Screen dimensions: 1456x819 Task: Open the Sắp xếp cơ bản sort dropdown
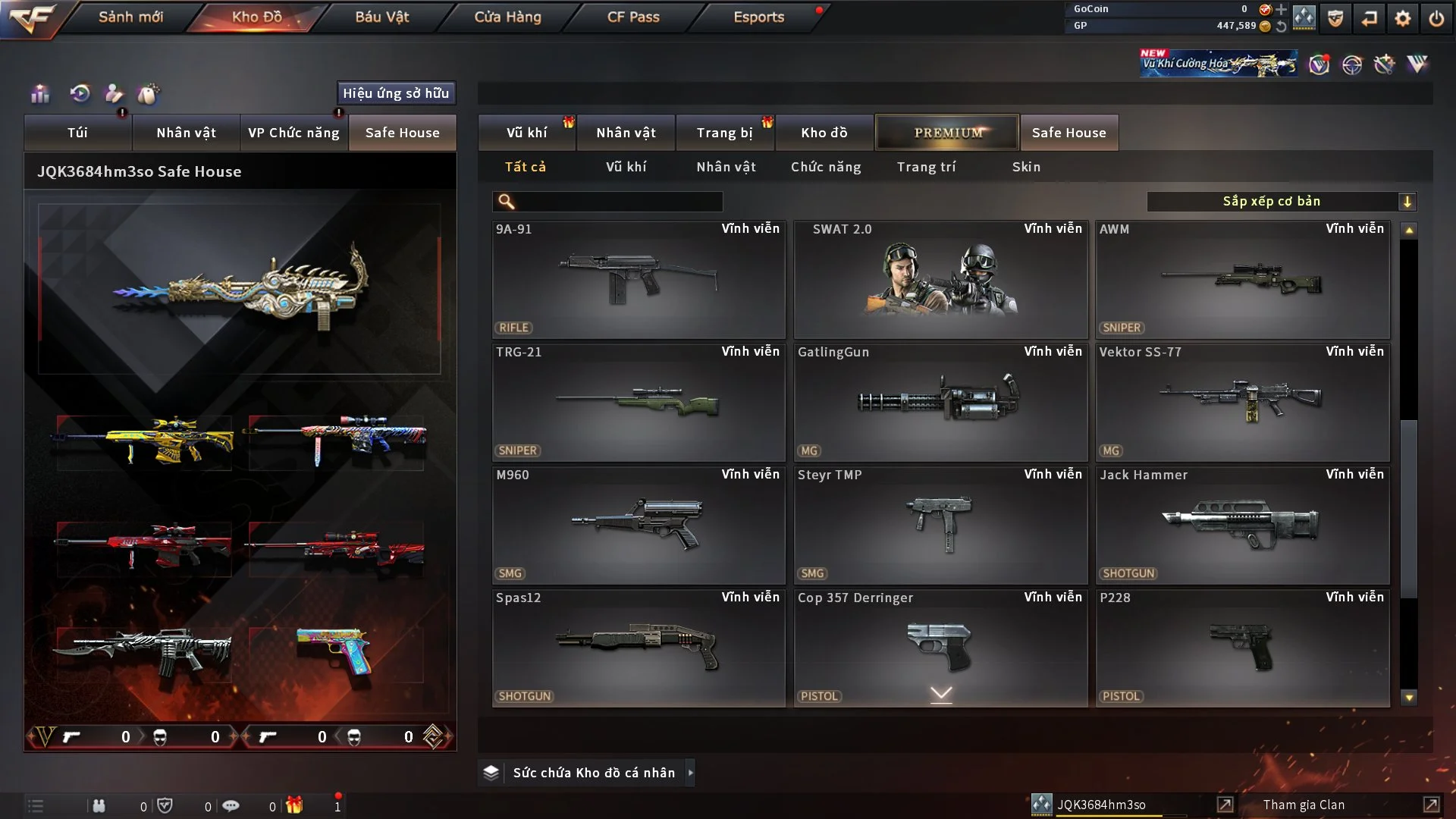1281,202
